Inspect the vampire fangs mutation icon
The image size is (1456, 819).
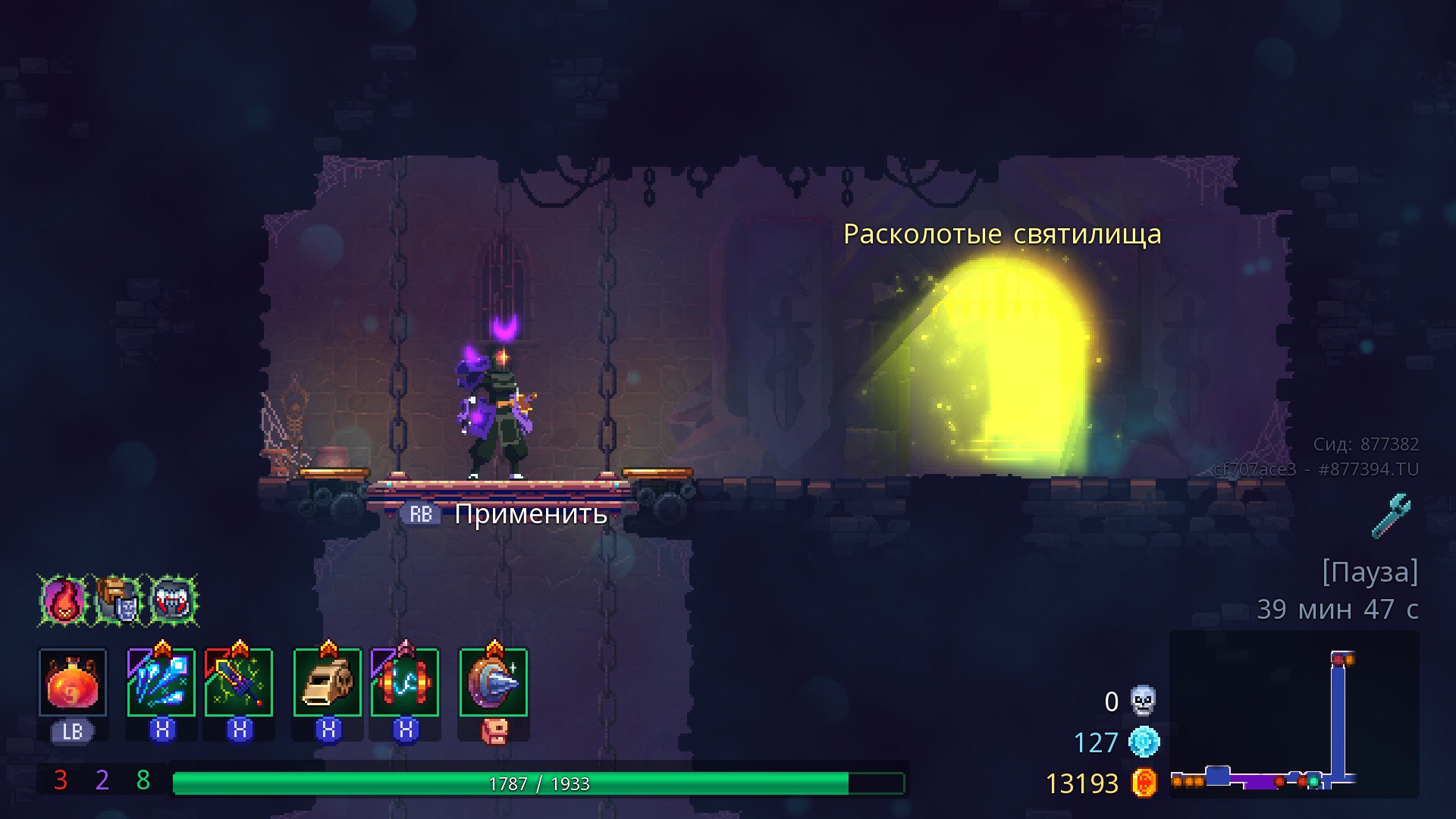coord(174,601)
